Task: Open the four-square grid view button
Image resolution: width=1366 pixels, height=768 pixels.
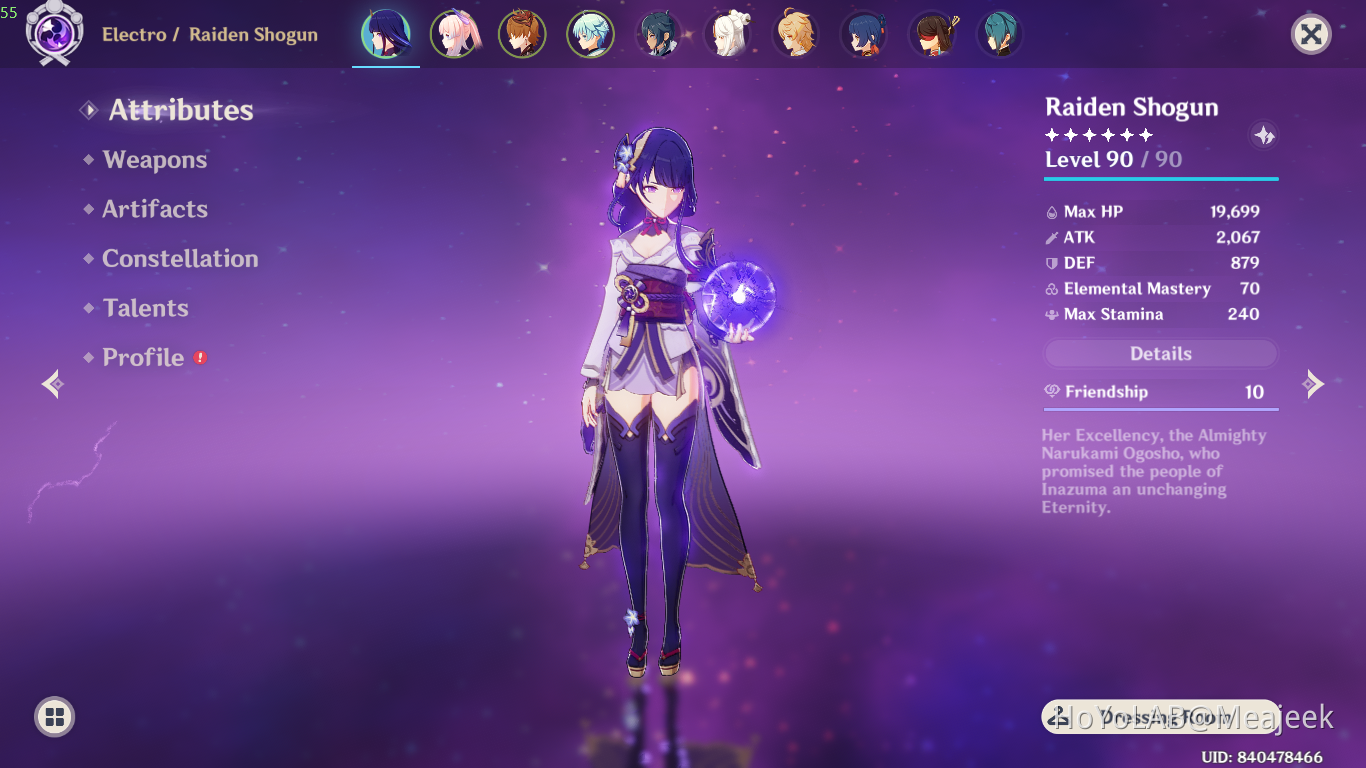Action: click(54, 716)
